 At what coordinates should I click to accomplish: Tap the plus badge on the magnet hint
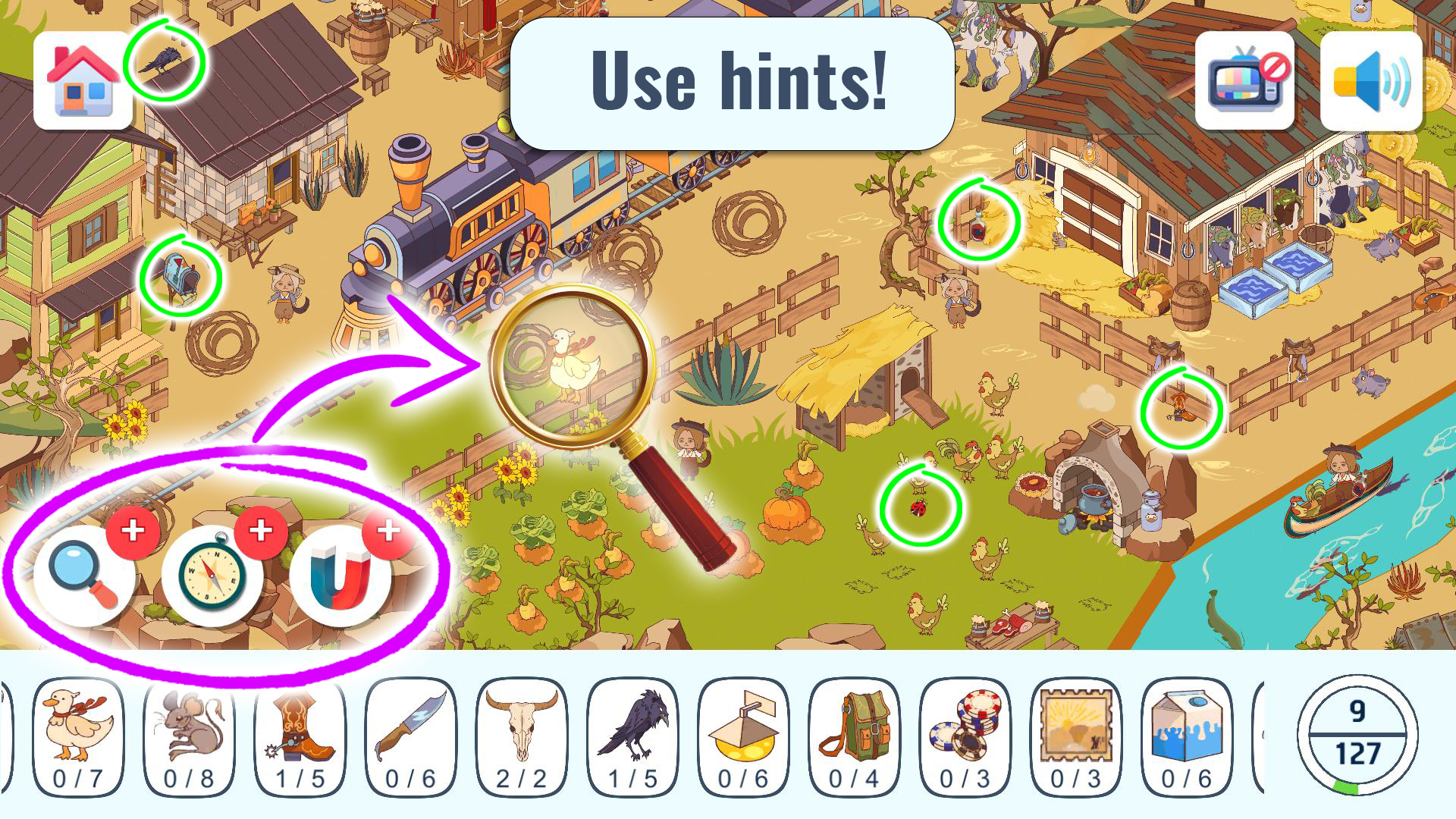coord(387,533)
